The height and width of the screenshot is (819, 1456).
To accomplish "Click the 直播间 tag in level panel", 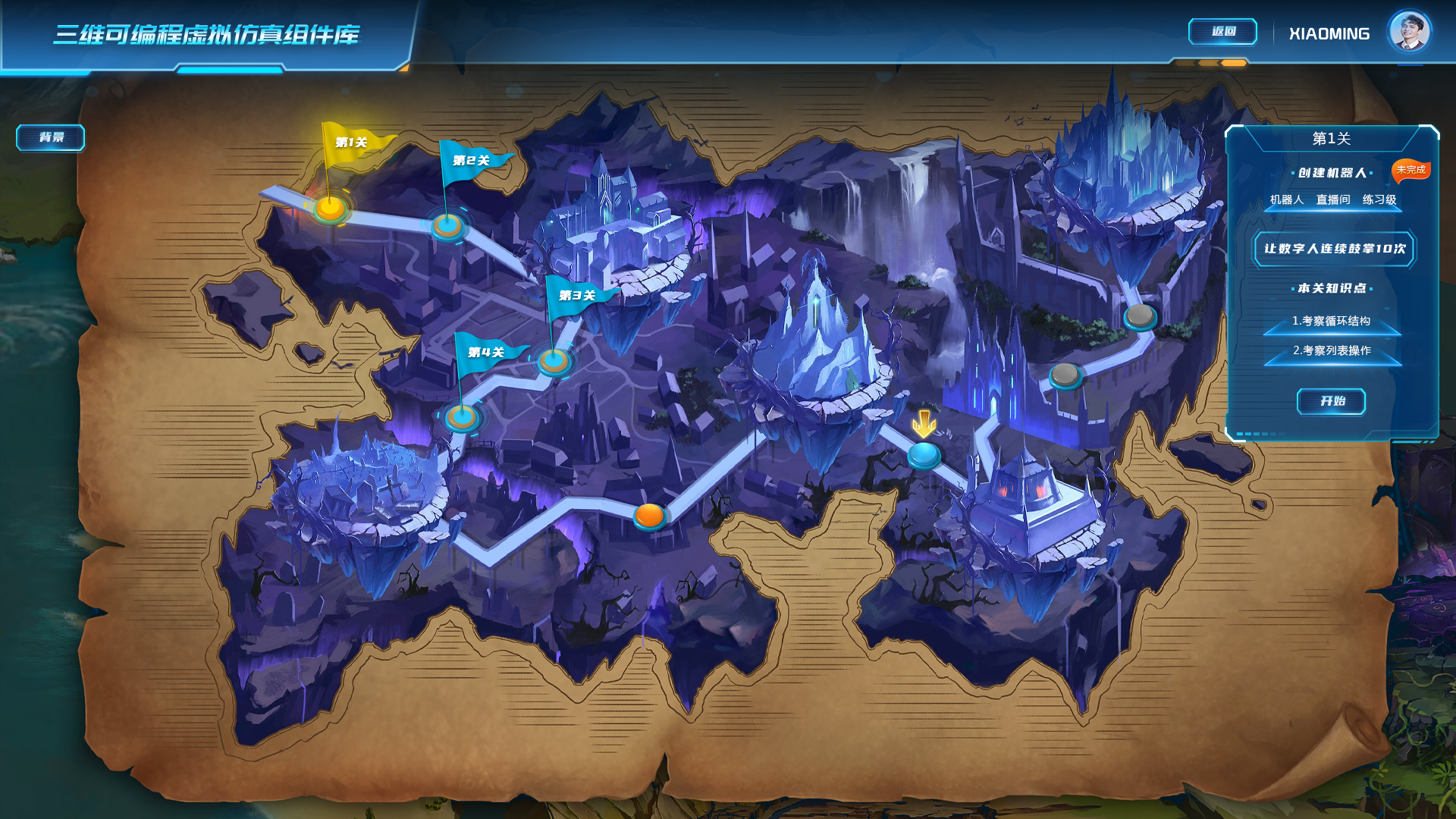I will pyautogui.click(x=1333, y=200).
